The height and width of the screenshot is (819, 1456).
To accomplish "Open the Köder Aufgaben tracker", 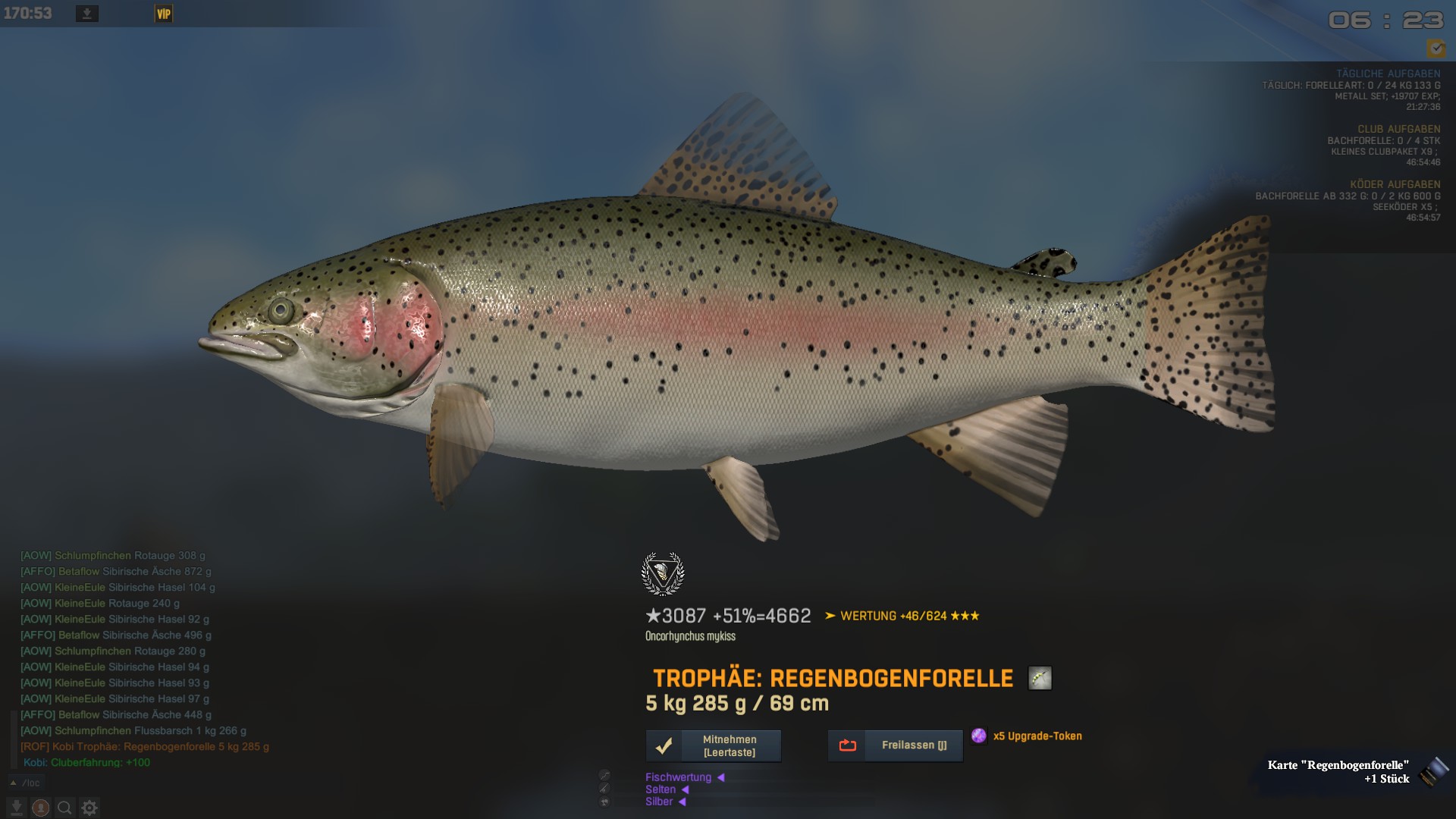I will coord(1395,184).
